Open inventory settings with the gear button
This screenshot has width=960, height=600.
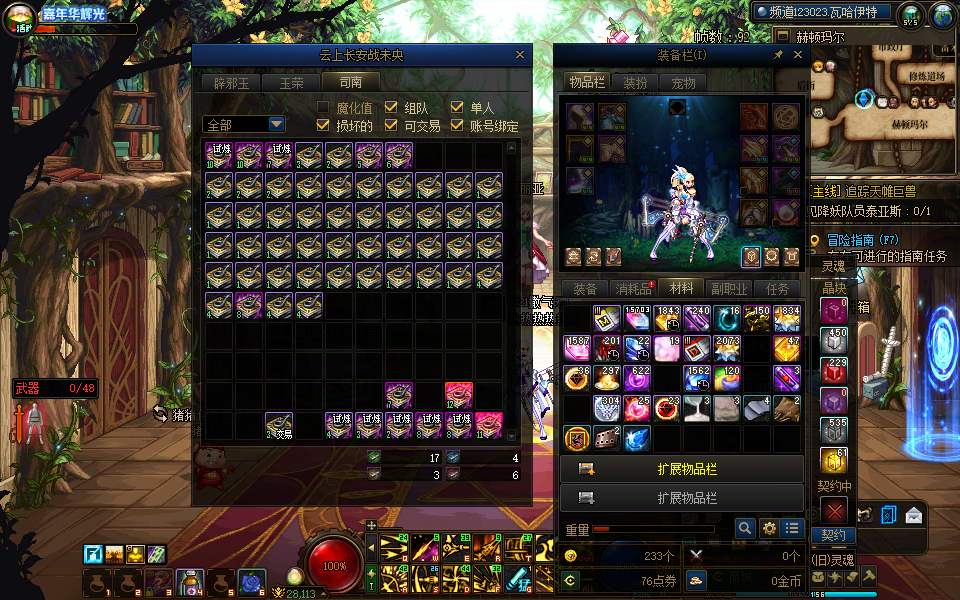tap(769, 528)
